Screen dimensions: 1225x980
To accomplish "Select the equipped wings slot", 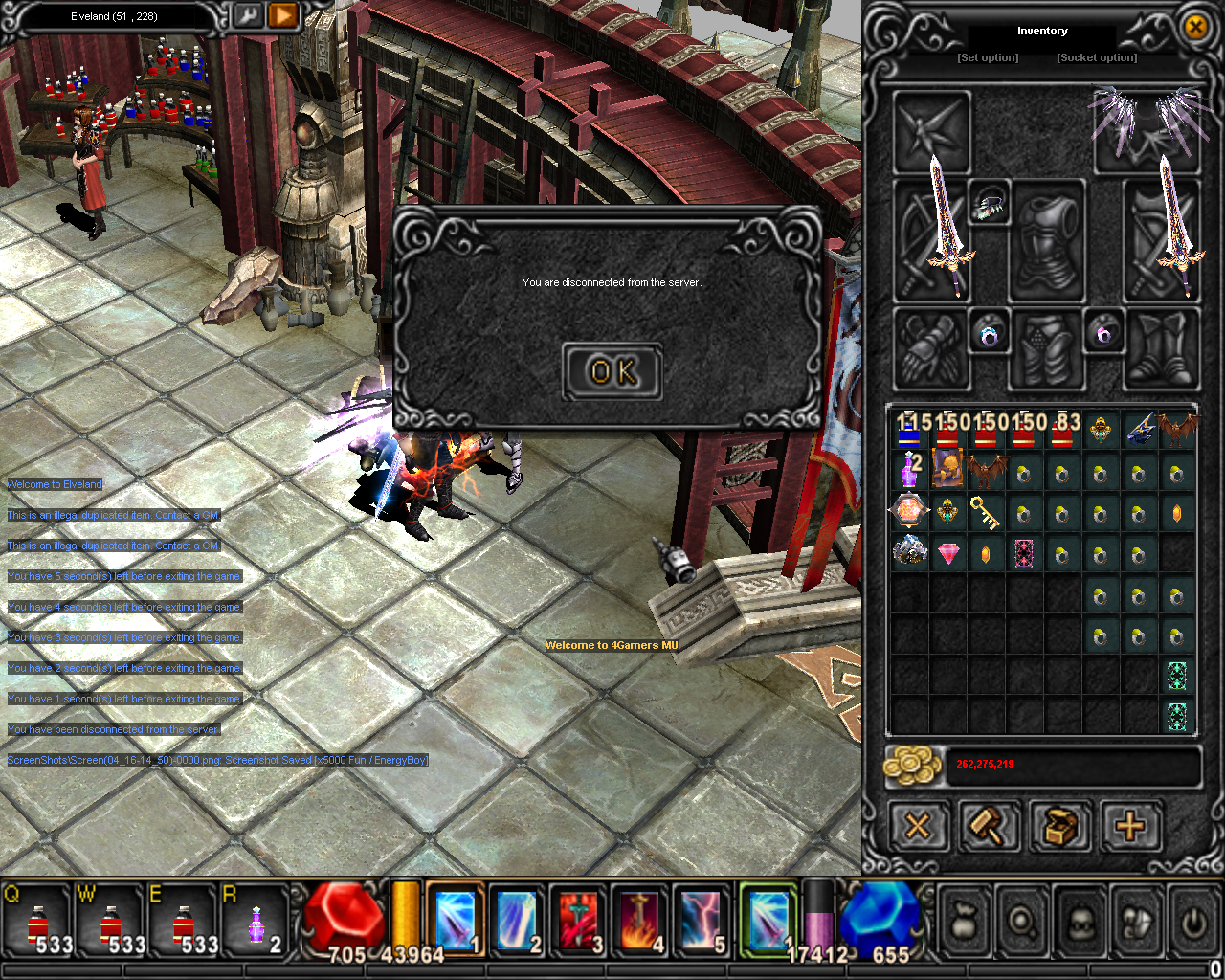I will [x=1147, y=130].
